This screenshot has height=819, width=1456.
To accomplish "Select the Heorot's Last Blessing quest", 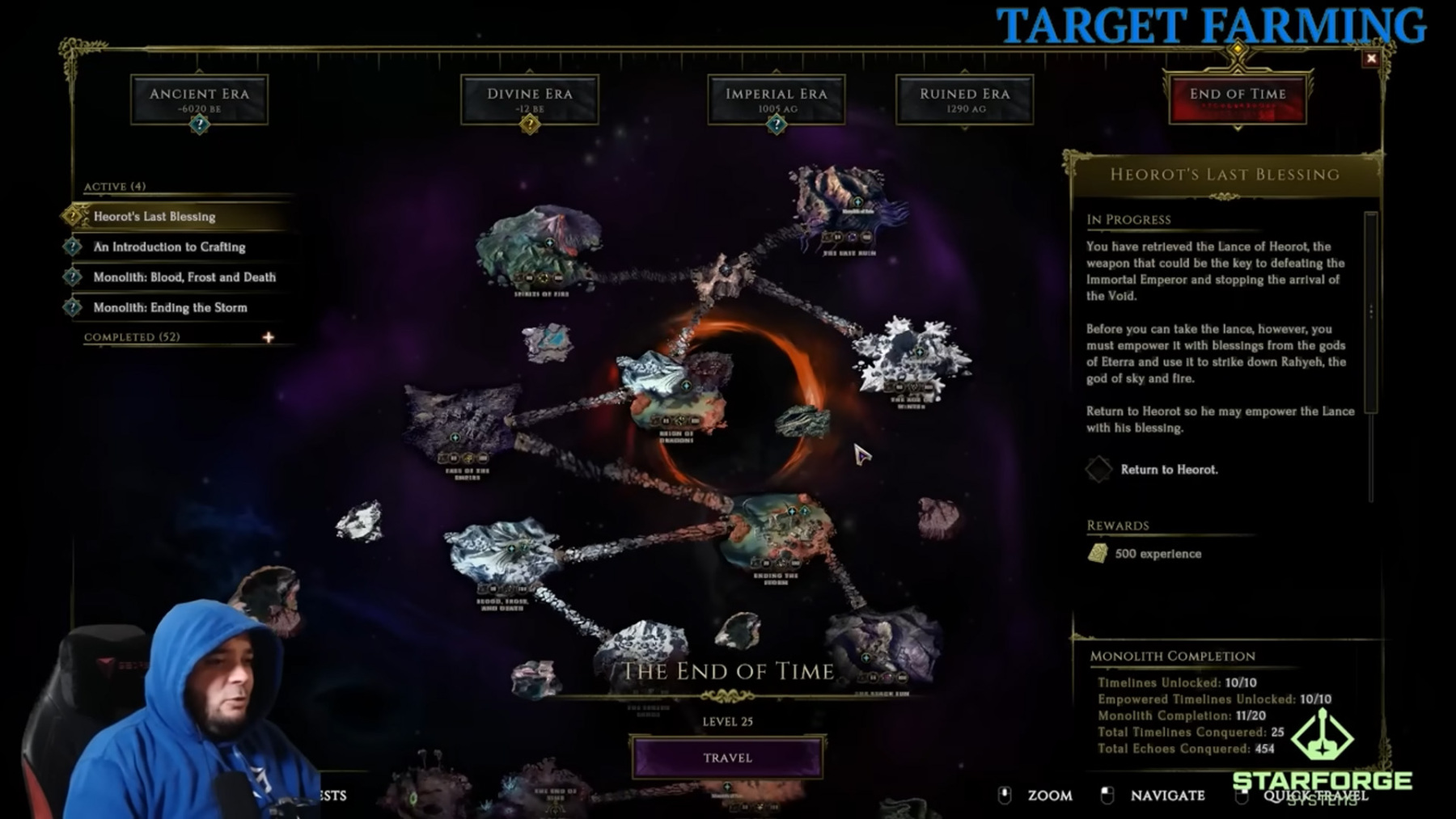I will pos(154,217).
